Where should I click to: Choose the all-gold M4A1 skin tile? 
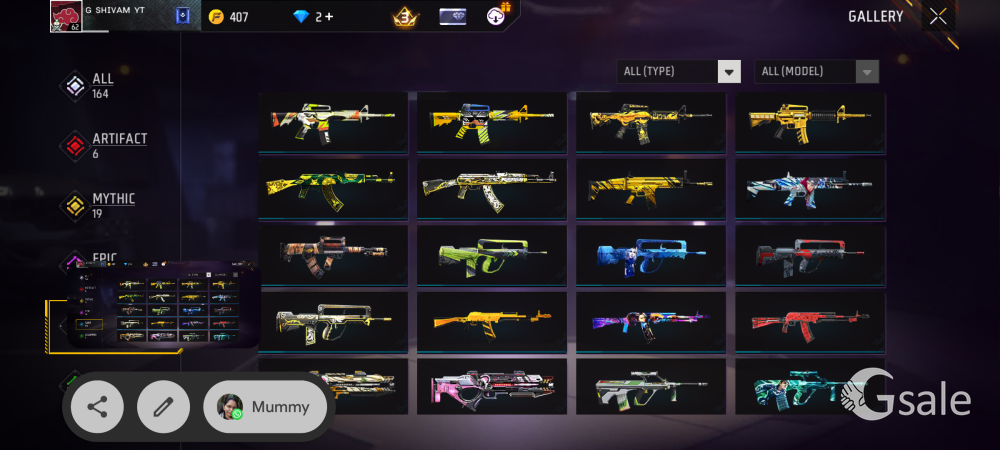pos(810,122)
